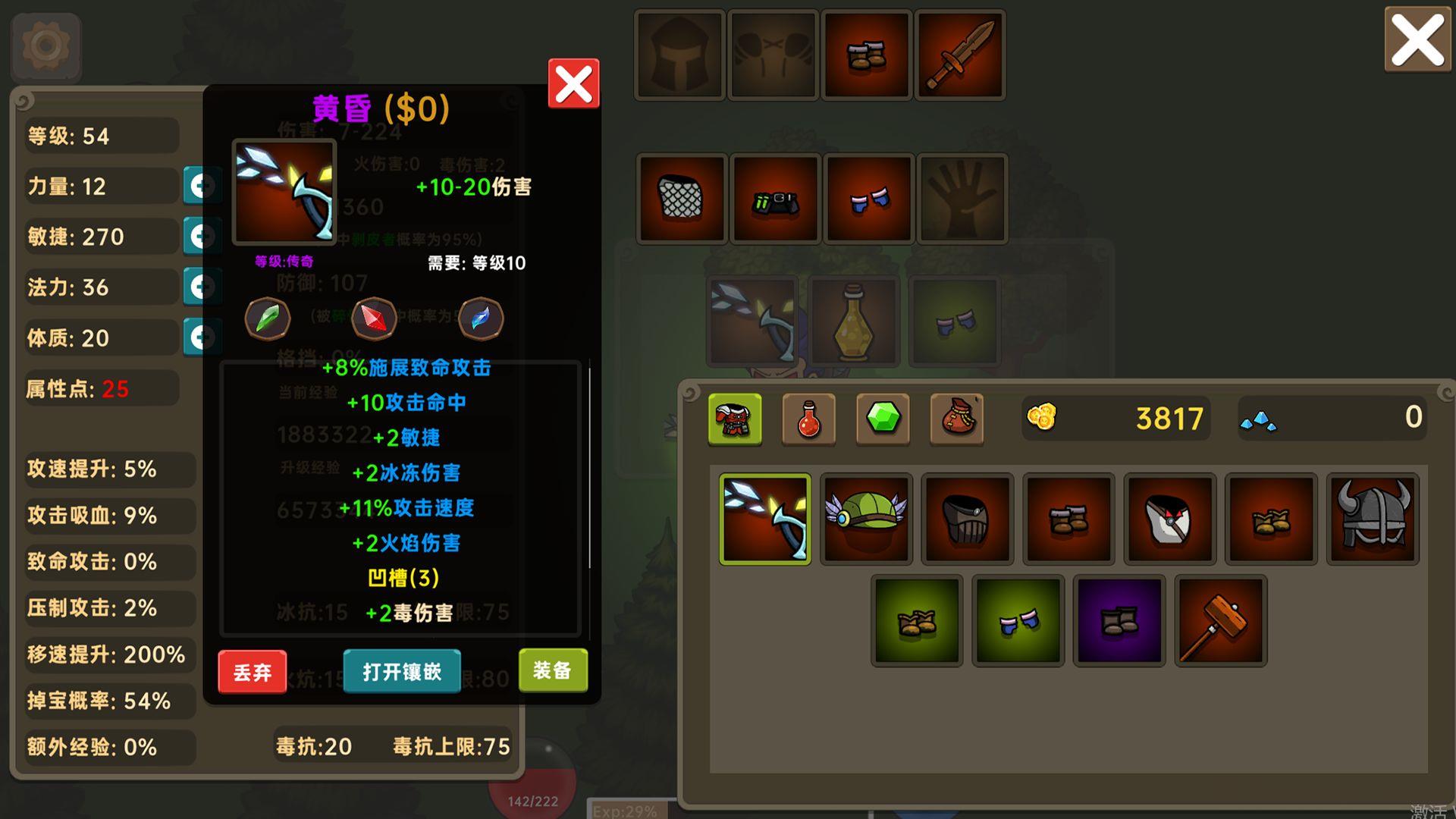
Task: Select the horned viking helmet
Action: pyautogui.click(x=1373, y=519)
